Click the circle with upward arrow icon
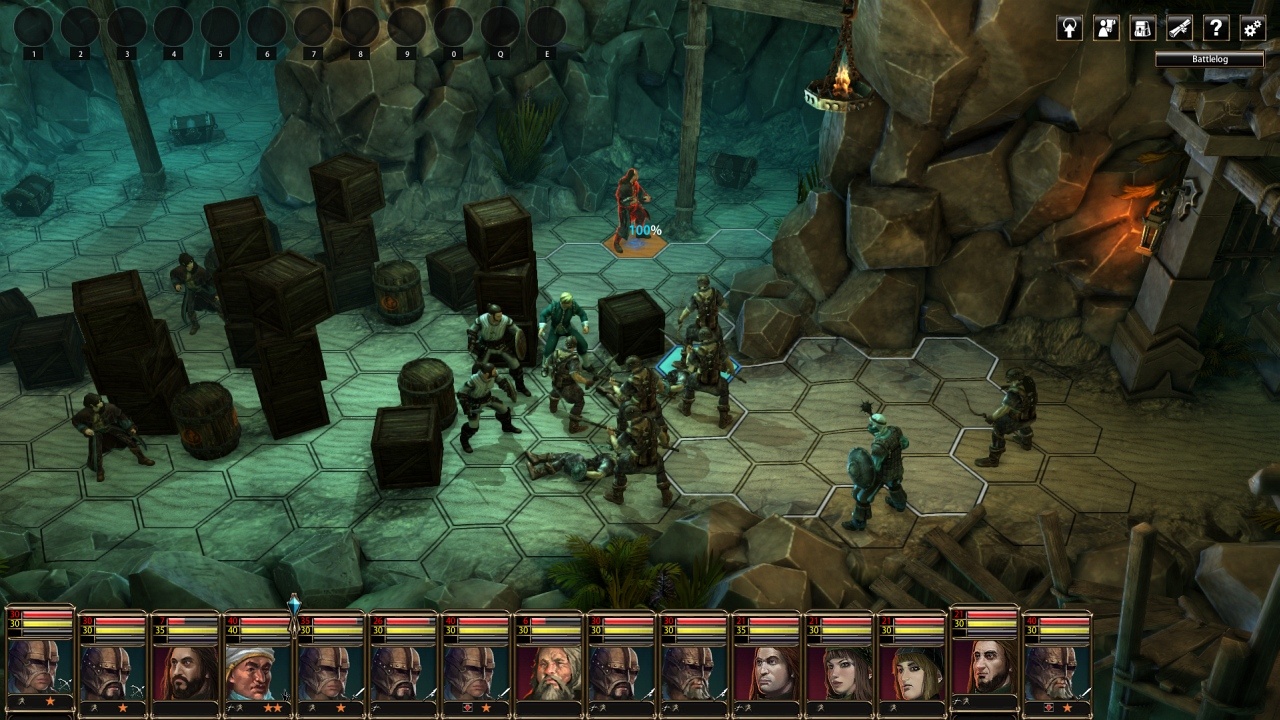Screen dimensions: 1280x720 click(x=1069, y=28)
